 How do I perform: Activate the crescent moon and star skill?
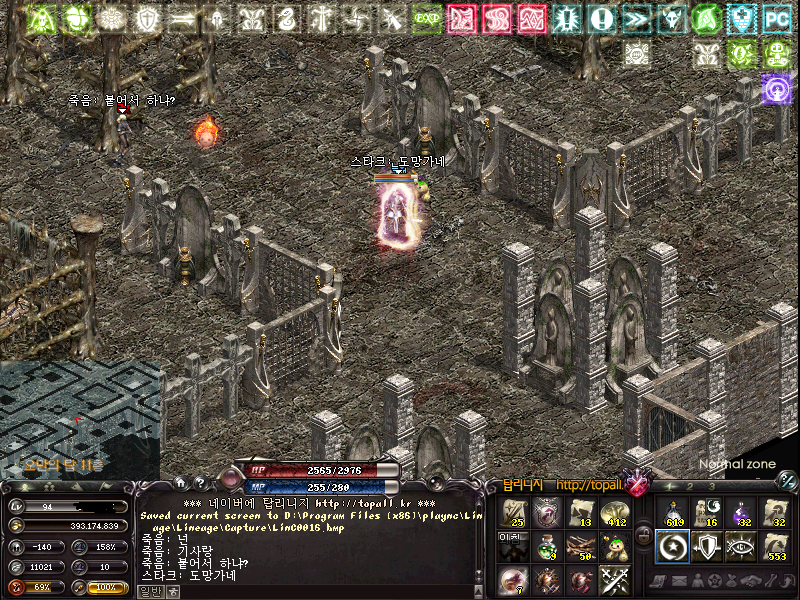pos(672,546)
